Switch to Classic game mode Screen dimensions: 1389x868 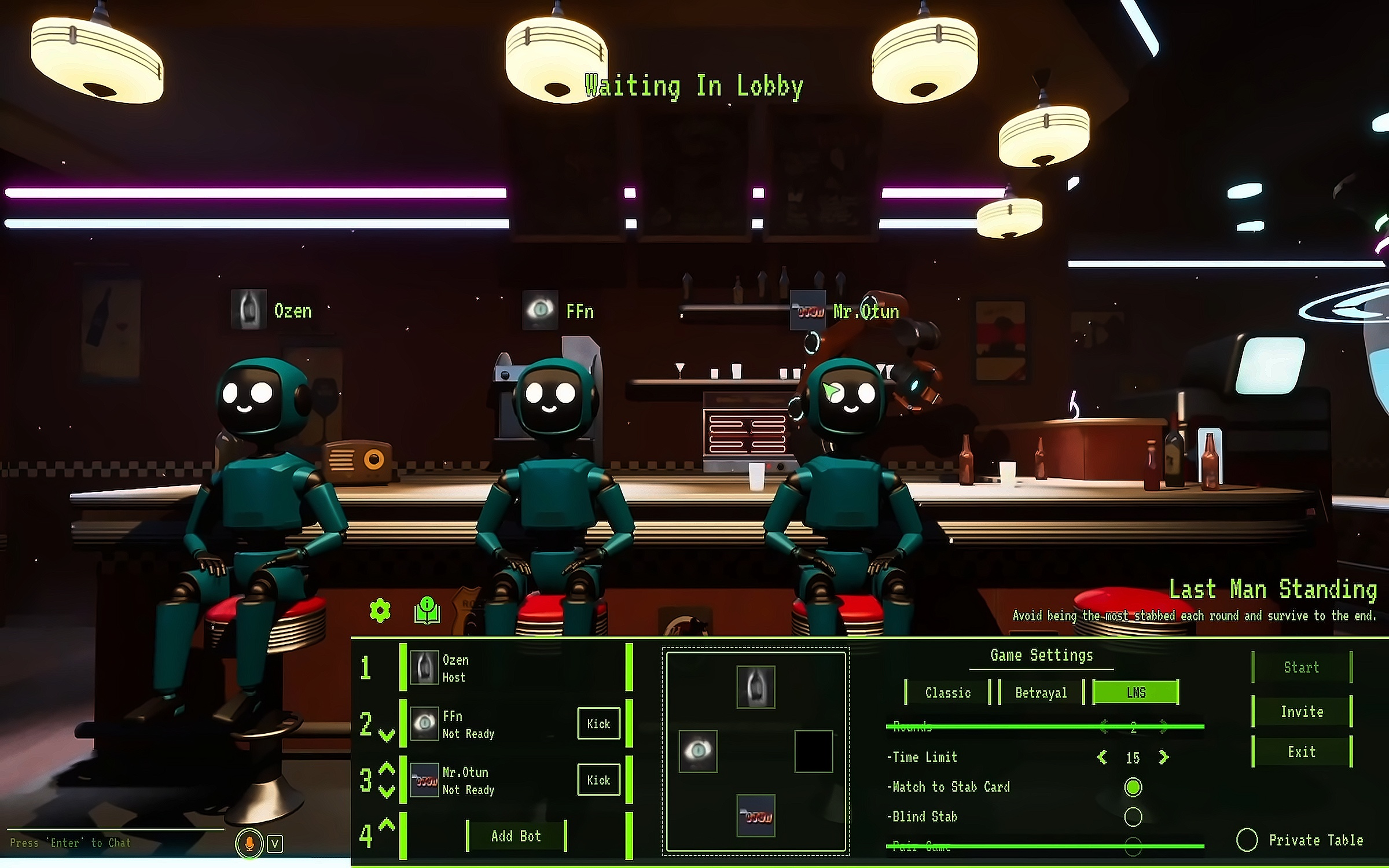947,693
